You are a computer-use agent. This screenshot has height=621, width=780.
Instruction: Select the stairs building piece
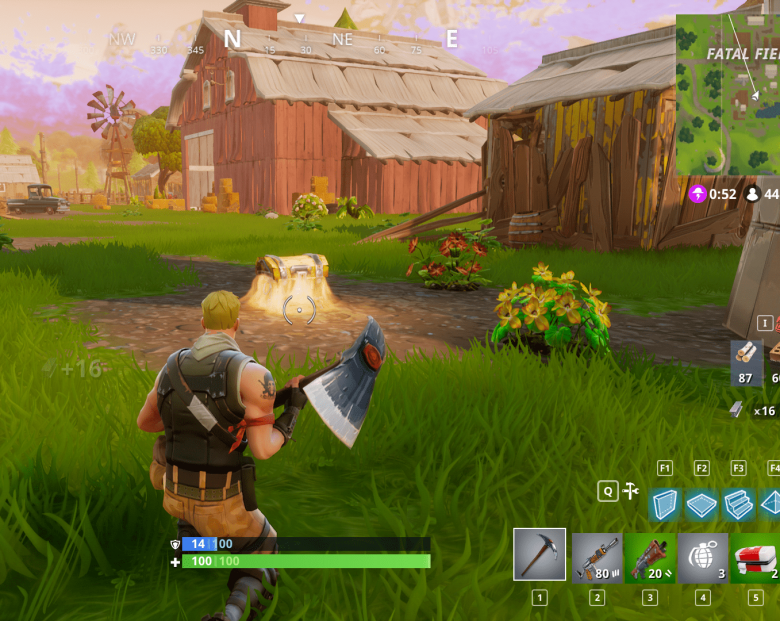738,504
